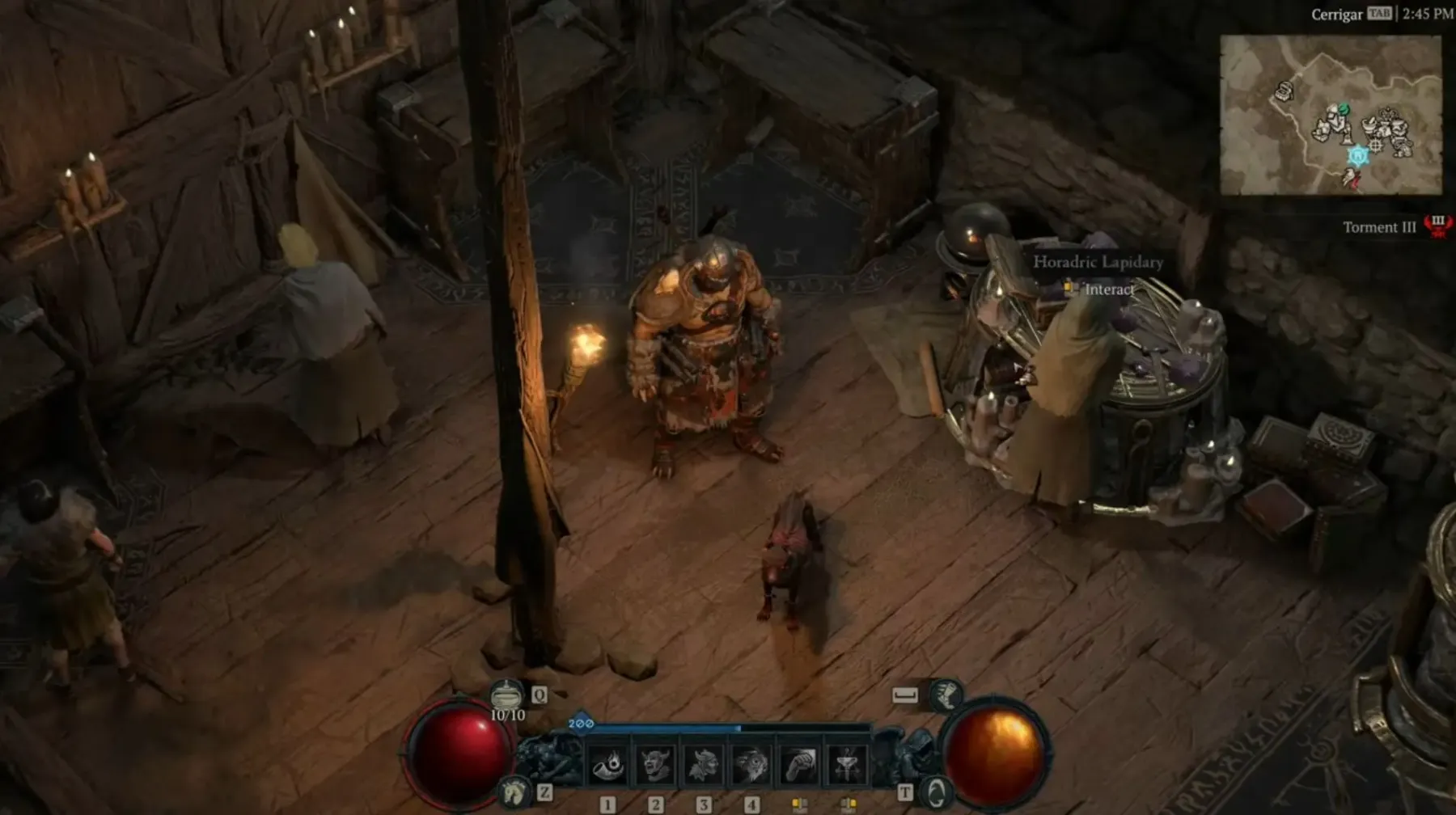1456x815 pixels.
Task: Select the Torment III difficulty icon
Action: 1437,226
